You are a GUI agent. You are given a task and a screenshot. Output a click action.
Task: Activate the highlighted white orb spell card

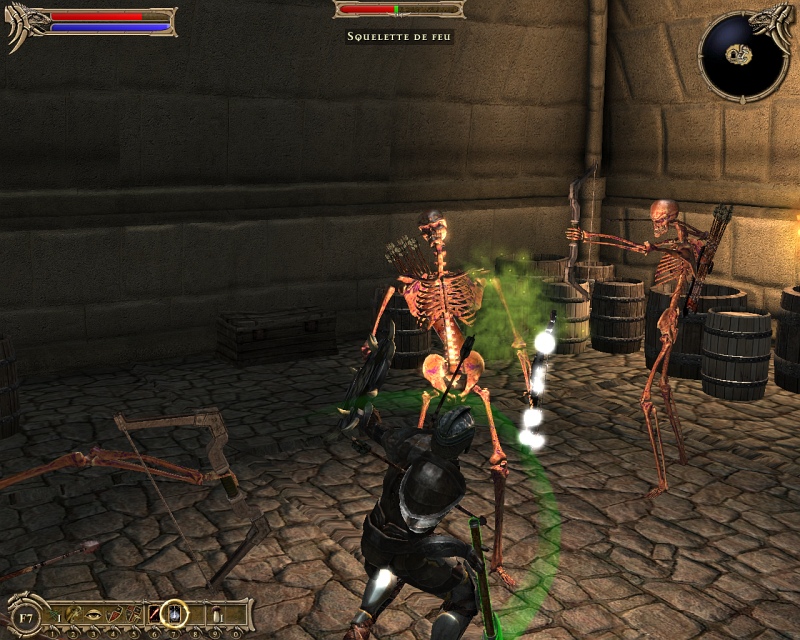pyautogui.click(x=175, y=612)
